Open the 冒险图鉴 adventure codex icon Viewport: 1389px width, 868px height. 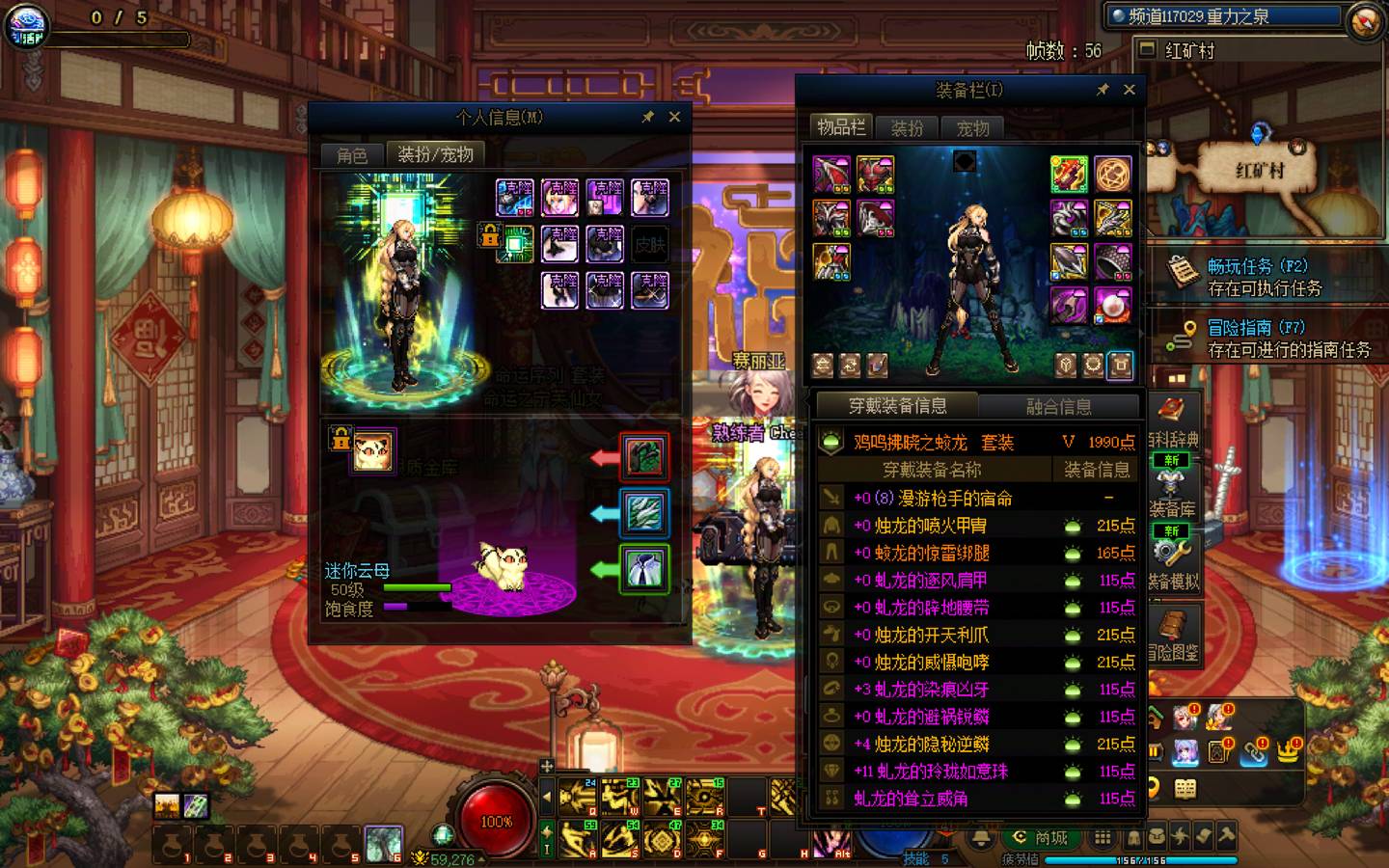pos(1174,635)
